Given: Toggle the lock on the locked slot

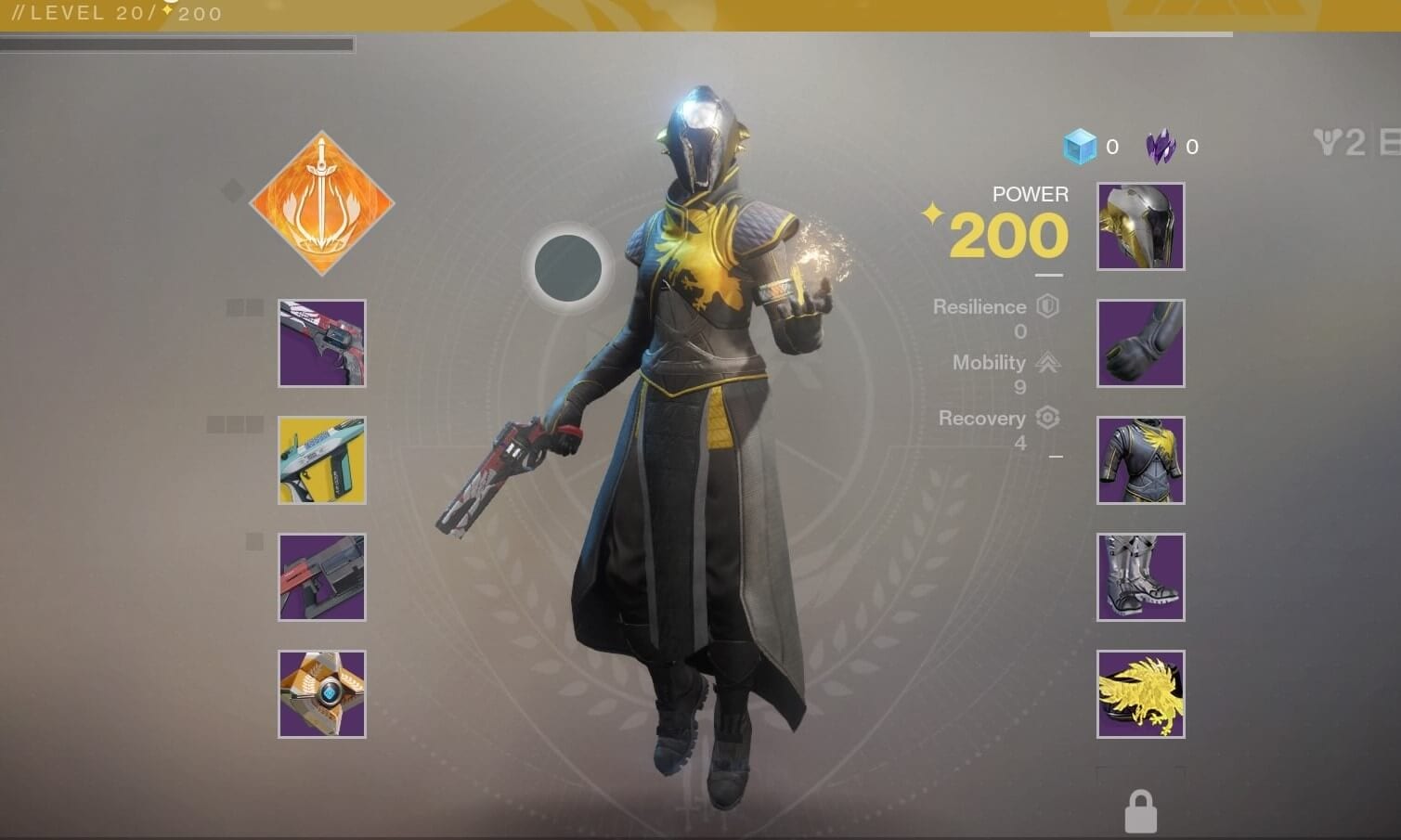Looking at the screenshot, I should (x=1140, y=808).
